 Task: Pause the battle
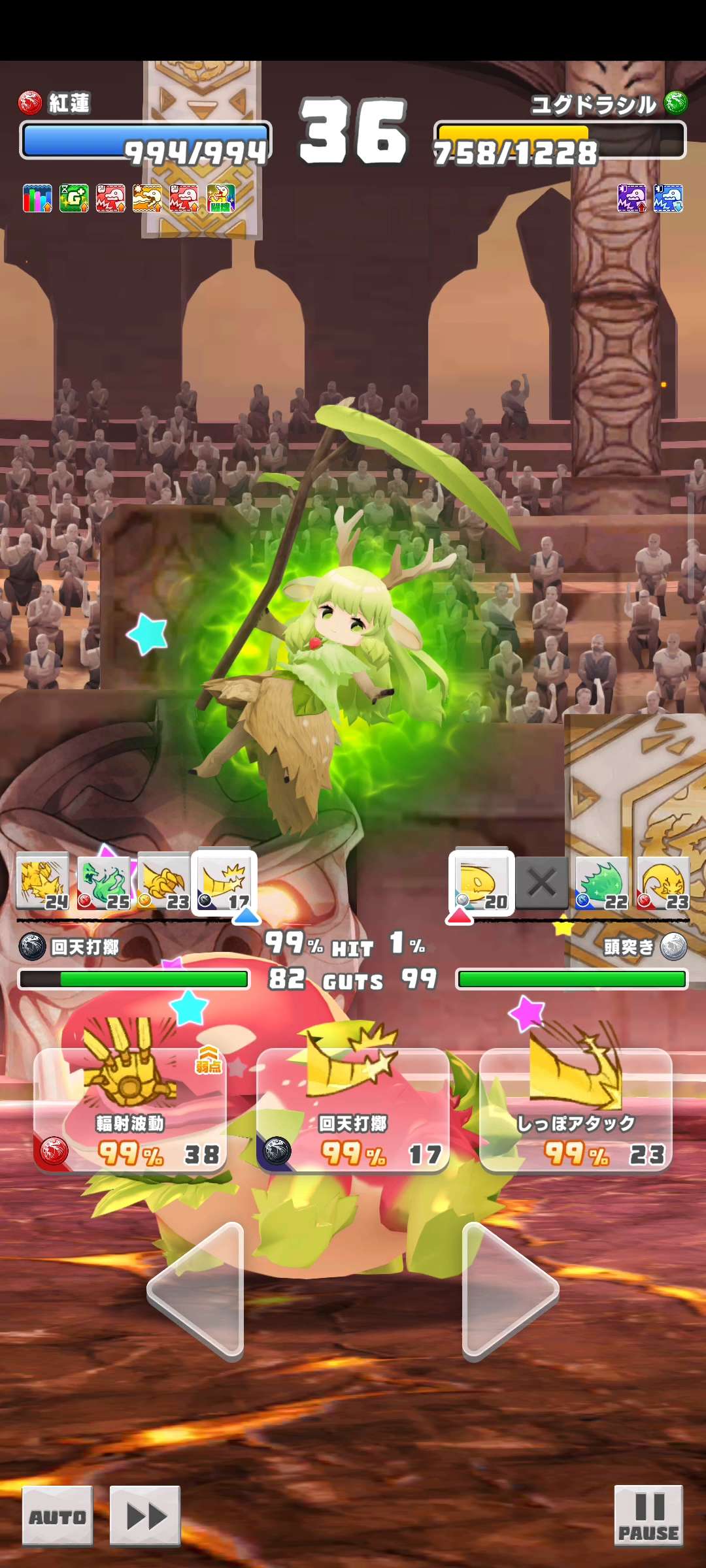pyautogui.click(x=648, y=1516)
